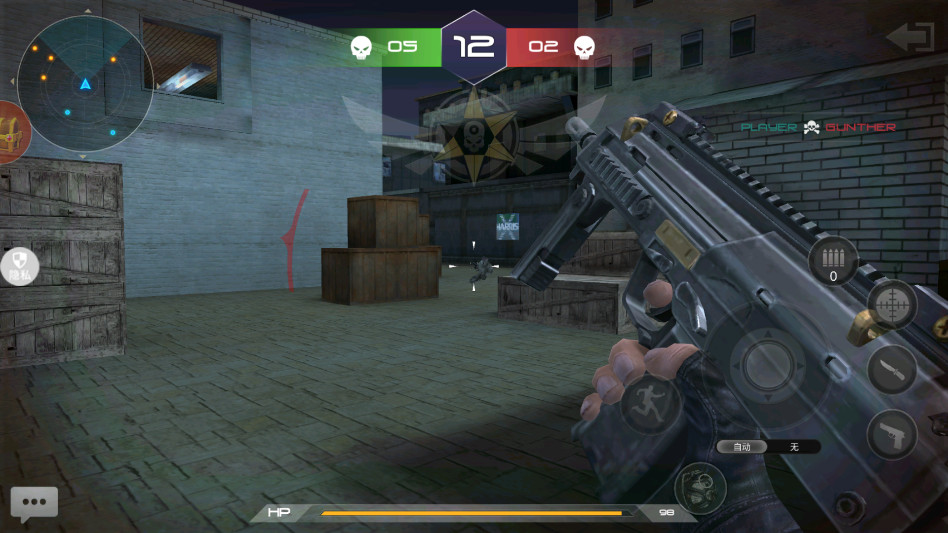This screenshot has width=948, height=533.
Task: Open the chat speech bubble
Action: pyautogui.click(x=34, y=503)
